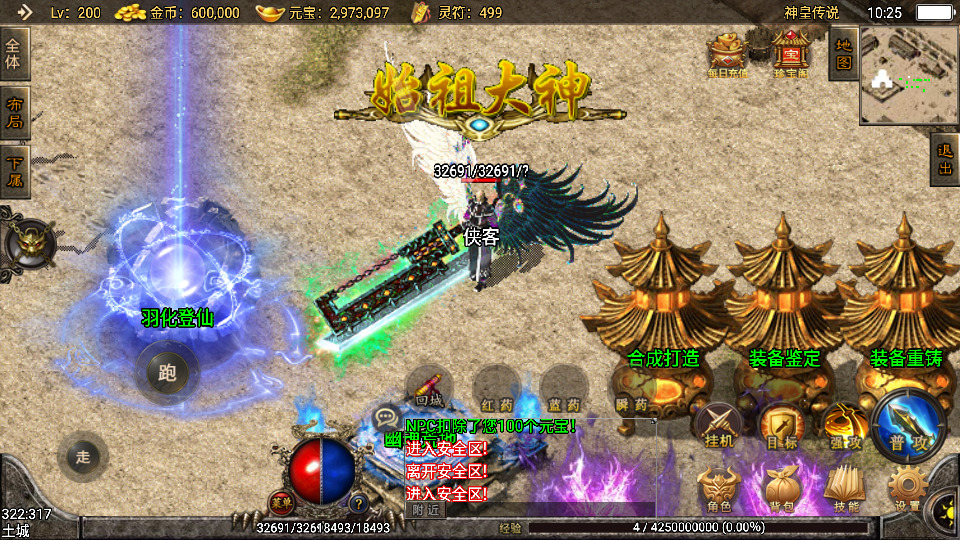This screenshot has width=960, height=540.
Task: Open the minimap in the corner
Action: coord(909,73)
